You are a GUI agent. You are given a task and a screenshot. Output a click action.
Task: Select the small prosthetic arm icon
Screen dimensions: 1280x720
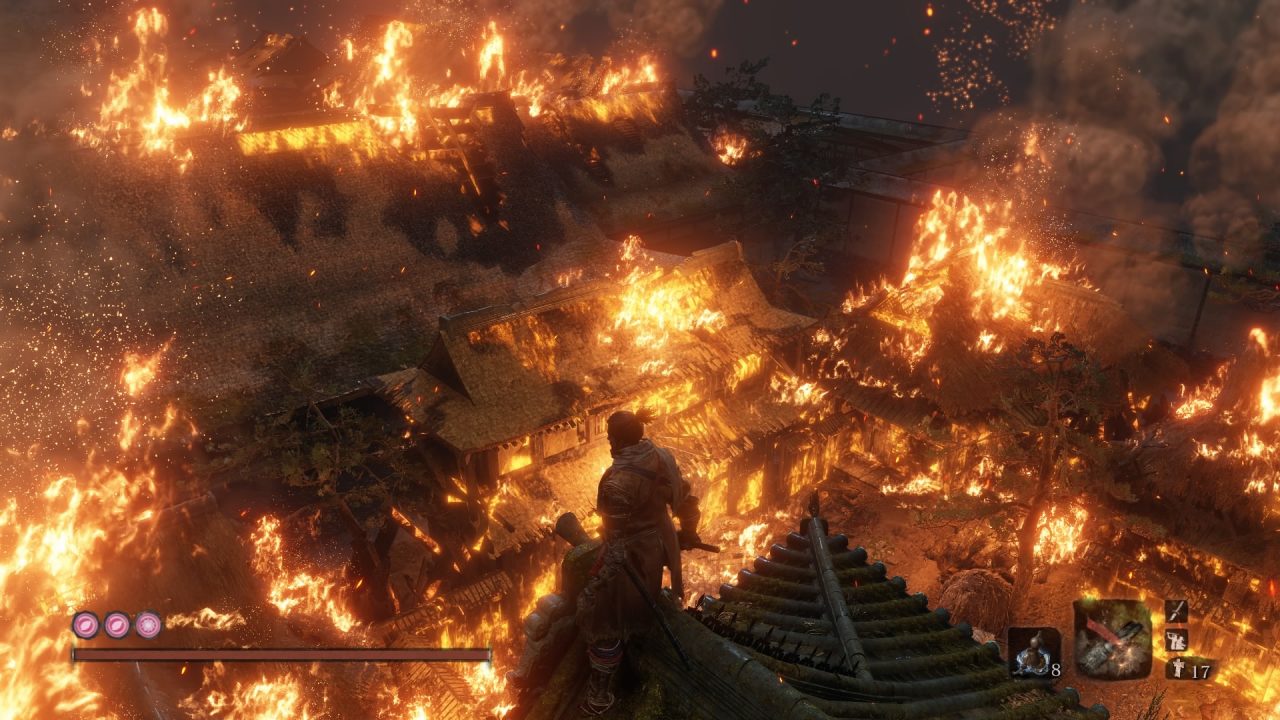pyautogui.click(x=1176, y=640)
